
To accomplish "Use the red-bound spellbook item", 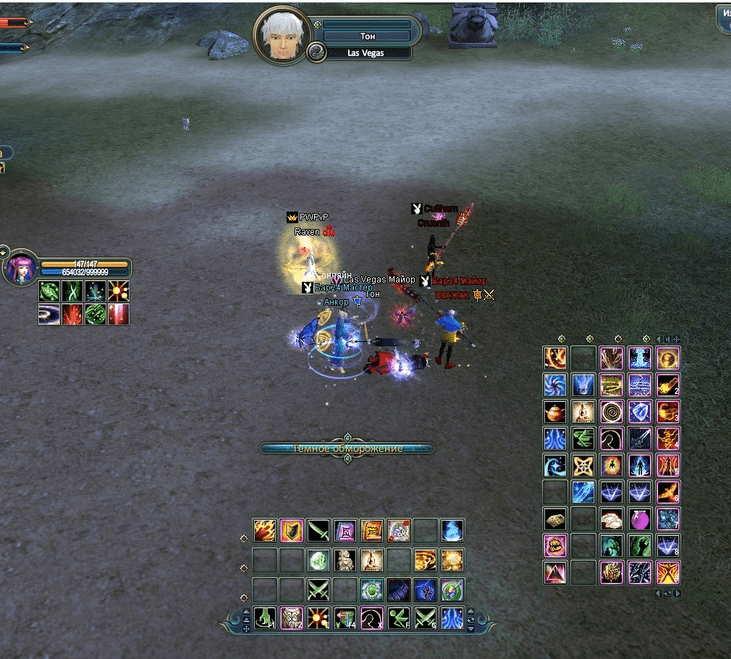I will (372, 530).
